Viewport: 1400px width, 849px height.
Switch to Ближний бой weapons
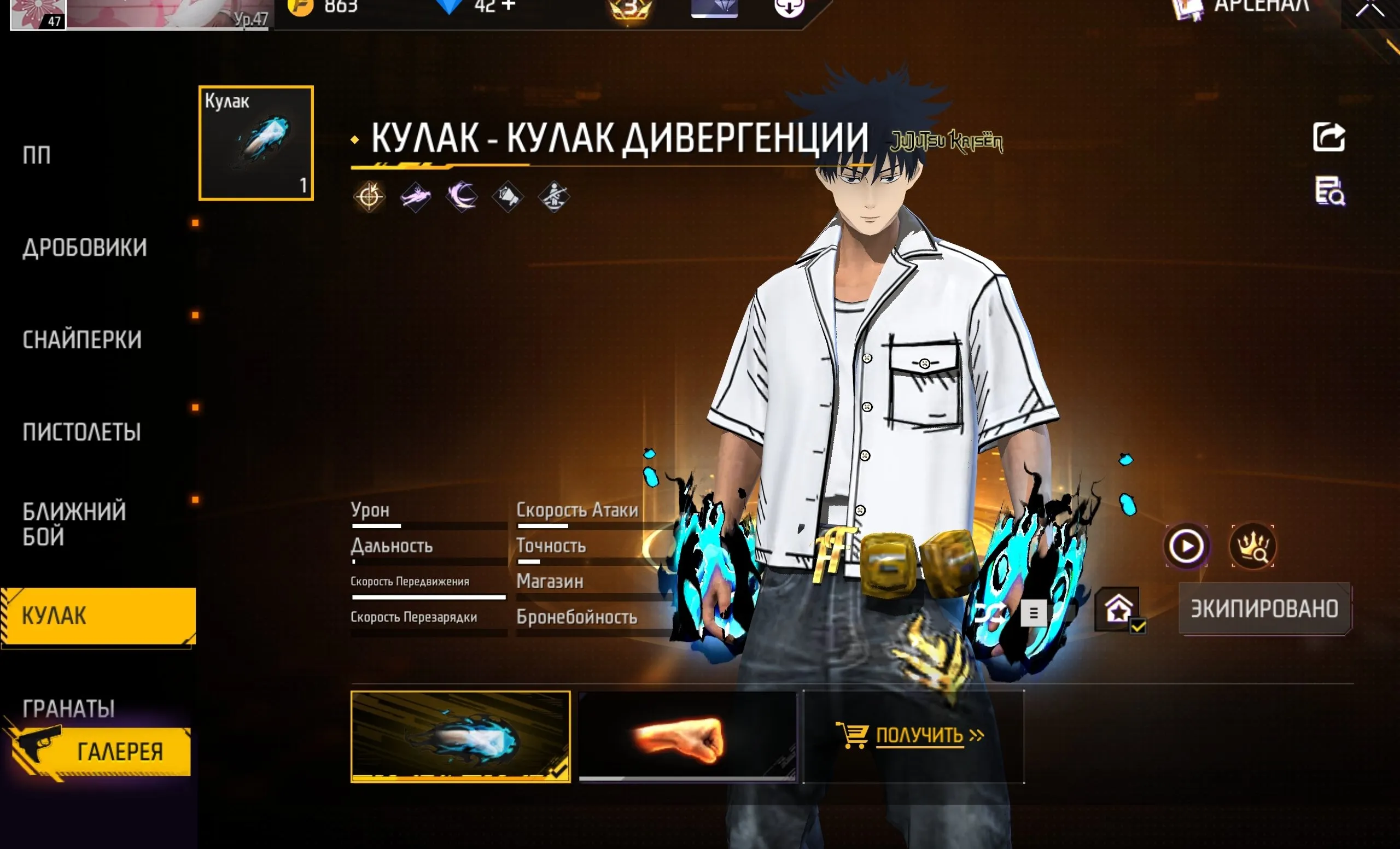click(x=74, y=524)
